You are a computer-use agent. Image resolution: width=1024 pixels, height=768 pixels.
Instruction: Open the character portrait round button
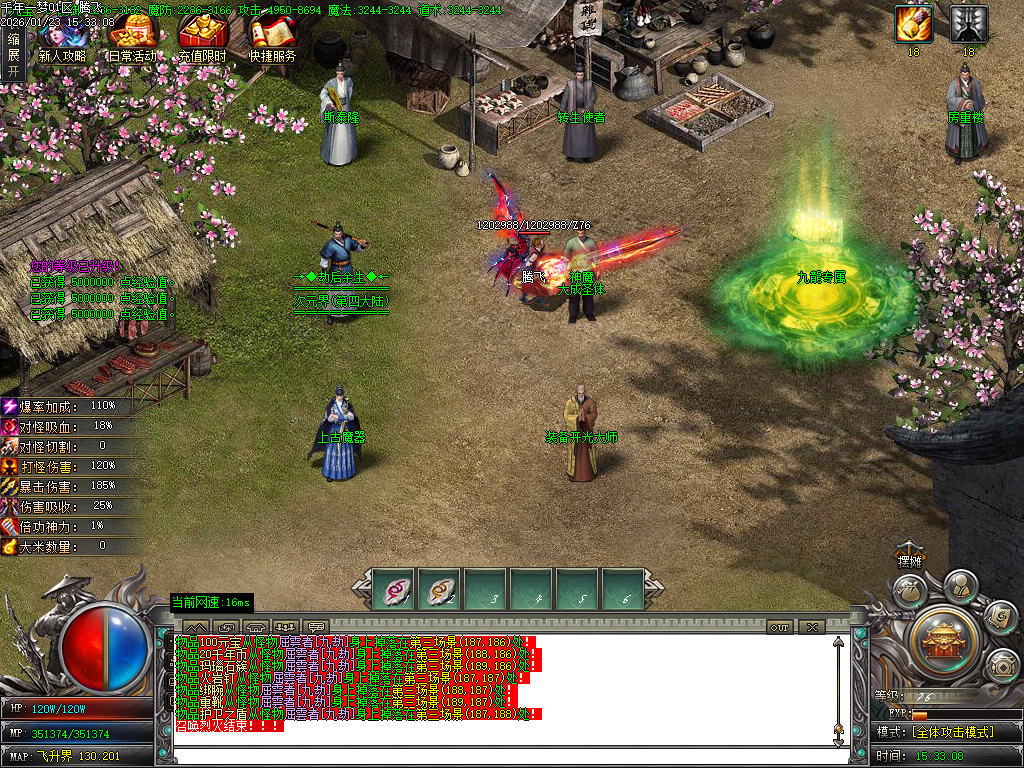(x=960, y=585)
